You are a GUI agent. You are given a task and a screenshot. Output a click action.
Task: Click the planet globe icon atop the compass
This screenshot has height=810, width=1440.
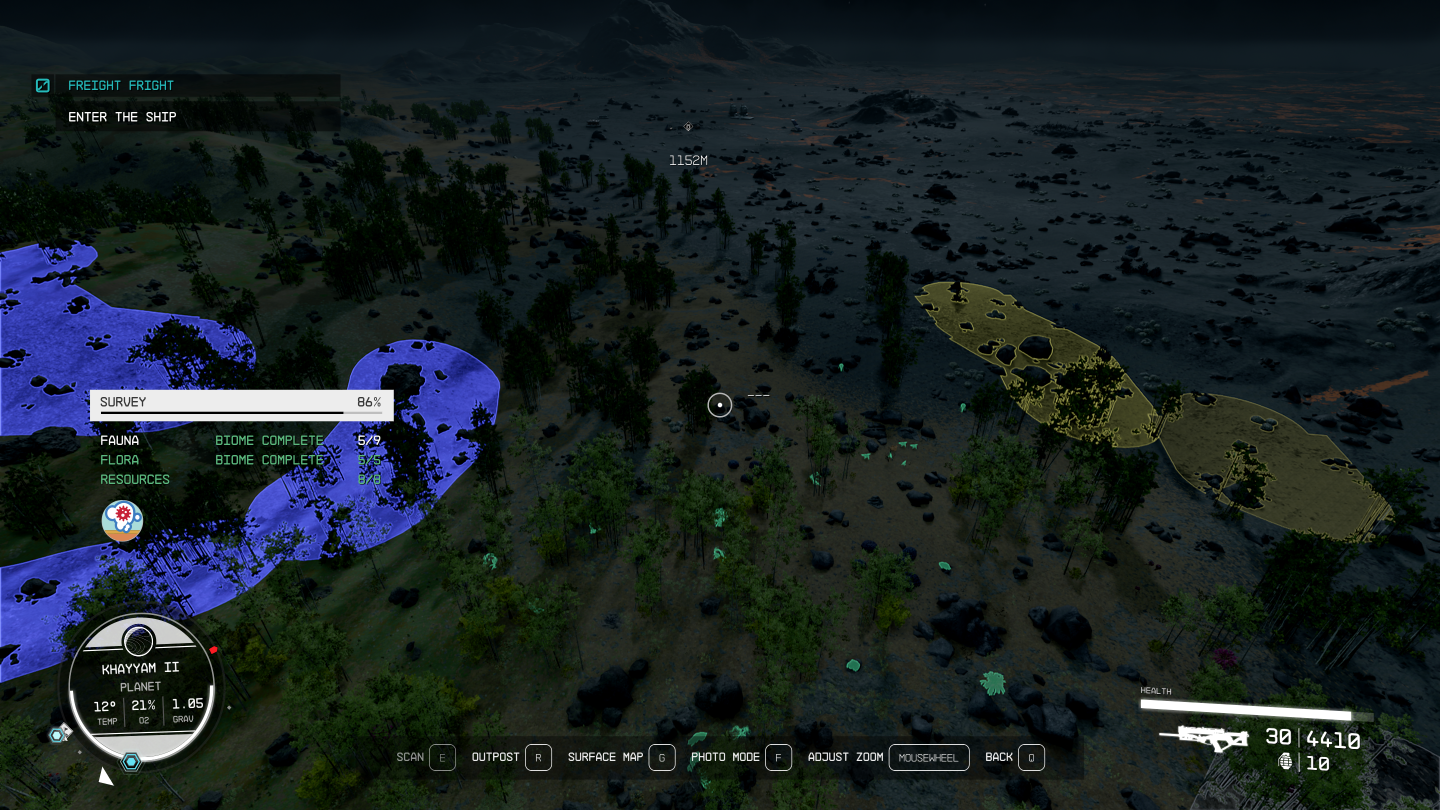[x=138, y=641]
